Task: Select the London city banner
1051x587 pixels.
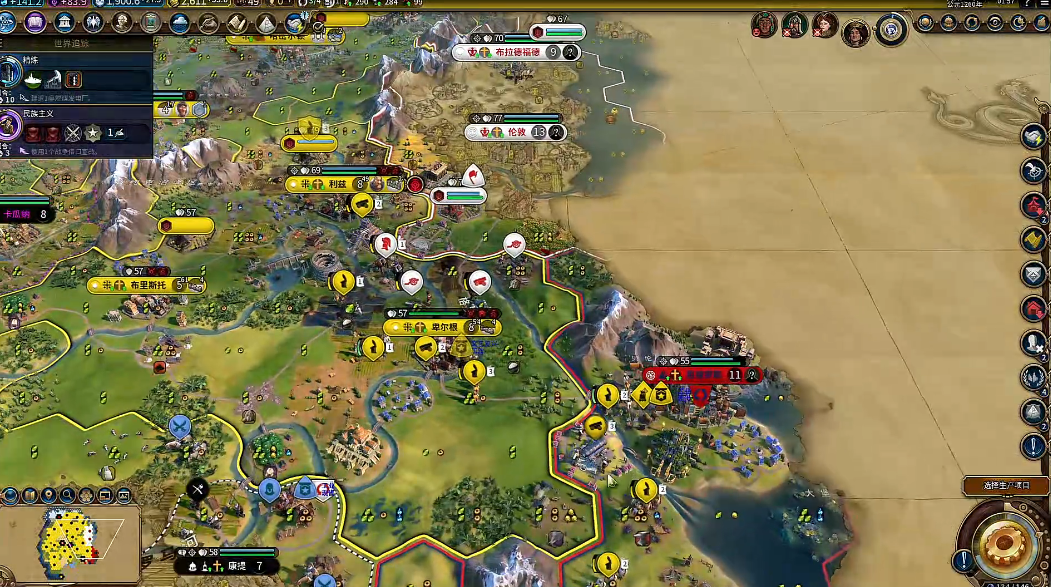Action: click(x=517, y=132)
